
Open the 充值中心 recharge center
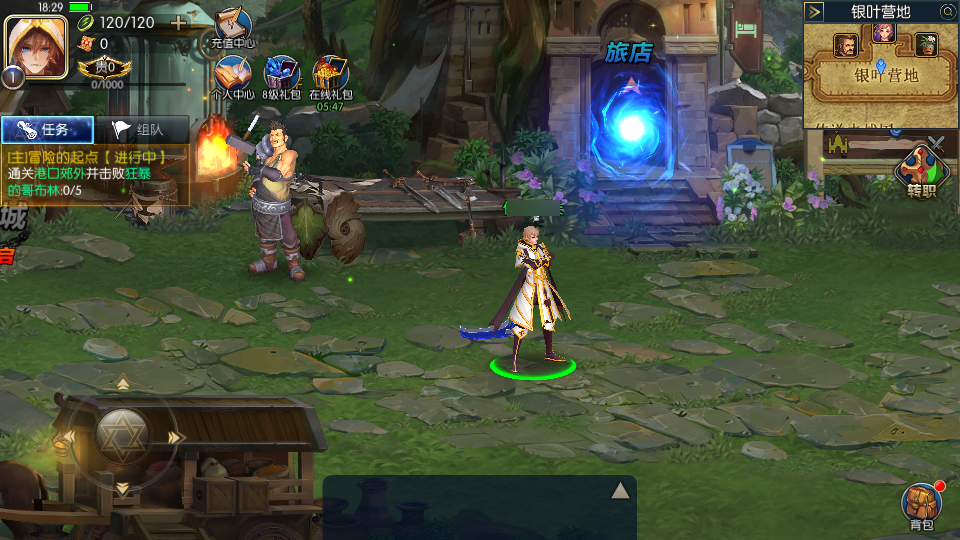[x=233, y=27]
